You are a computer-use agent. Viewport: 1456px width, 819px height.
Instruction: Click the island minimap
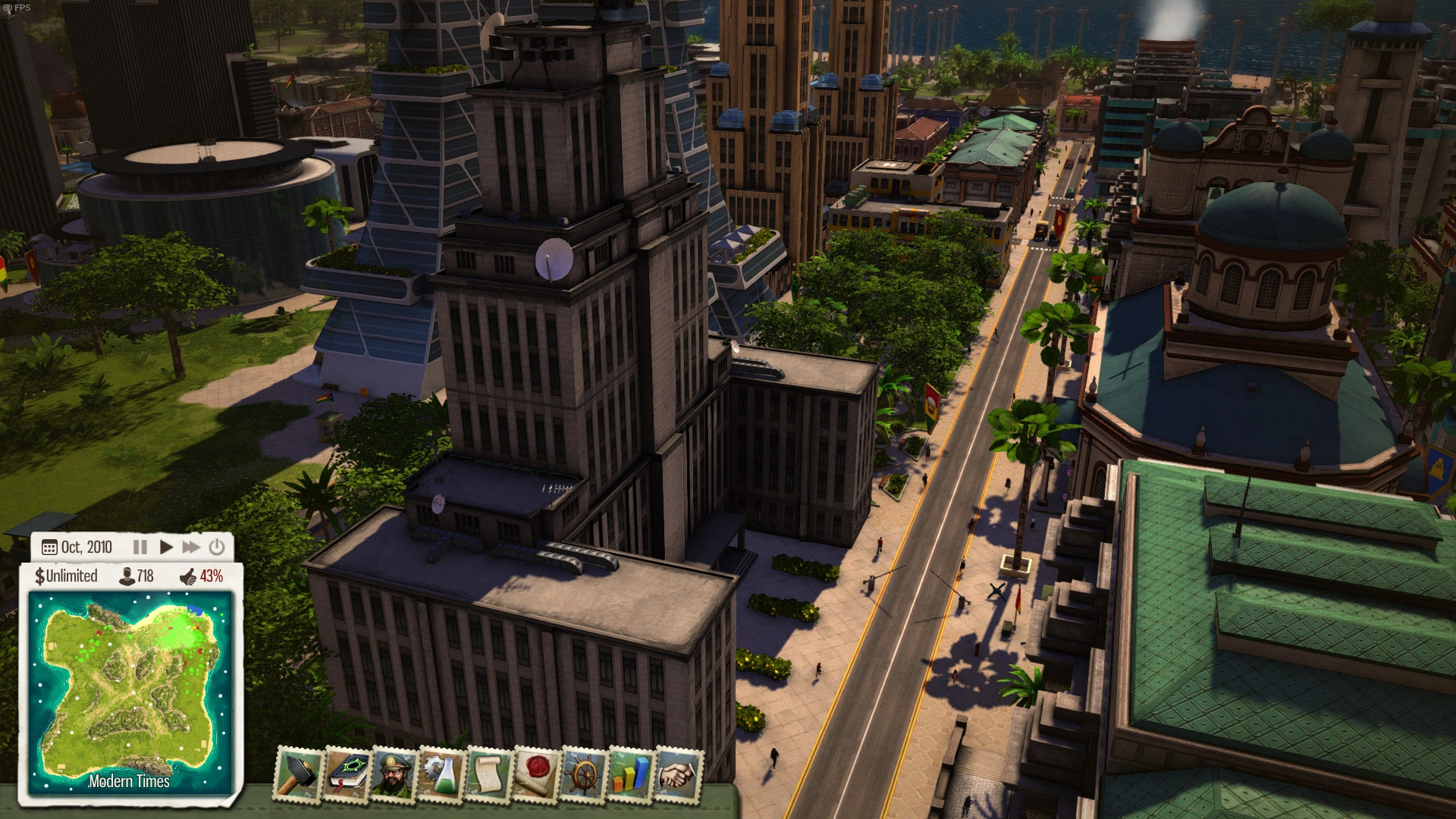pos(129,690)
